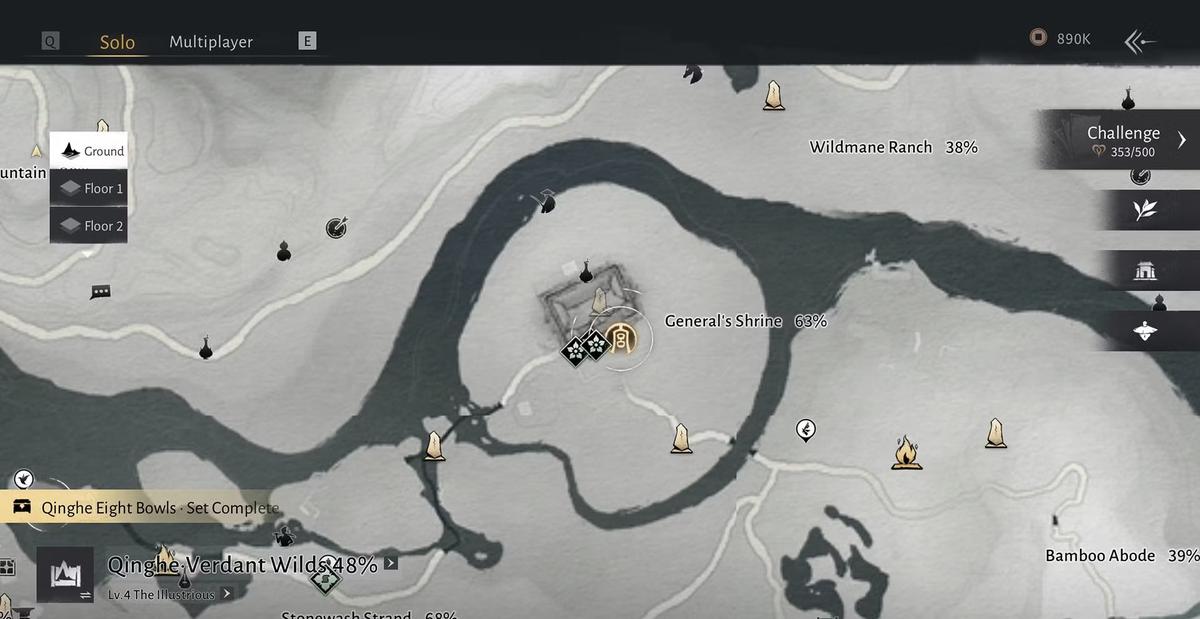Open the pagoda building filter
The height and width of the screenshot is (619, 1200).
coord(1145,270)
